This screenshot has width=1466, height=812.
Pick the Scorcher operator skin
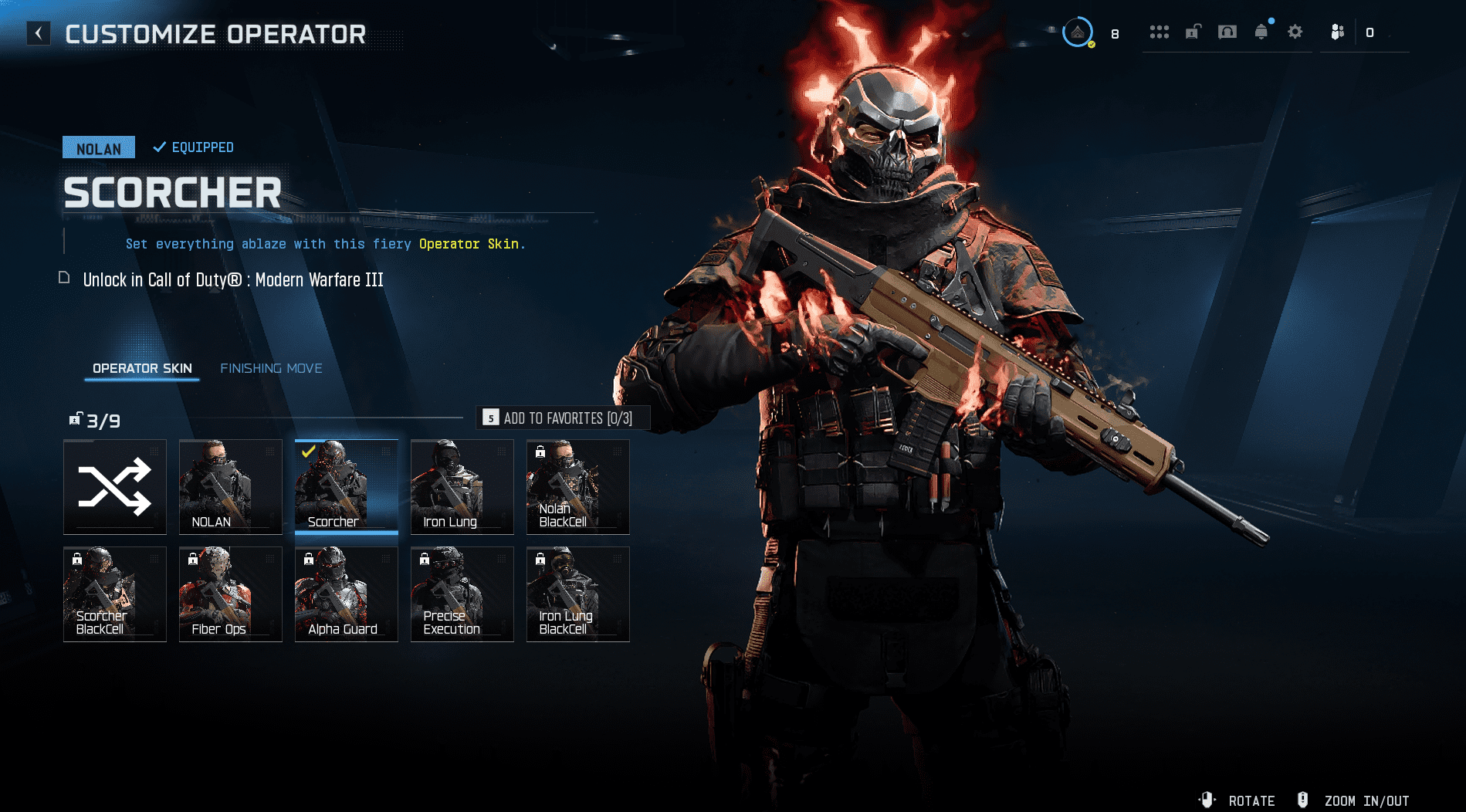click(x=347, y=487)
